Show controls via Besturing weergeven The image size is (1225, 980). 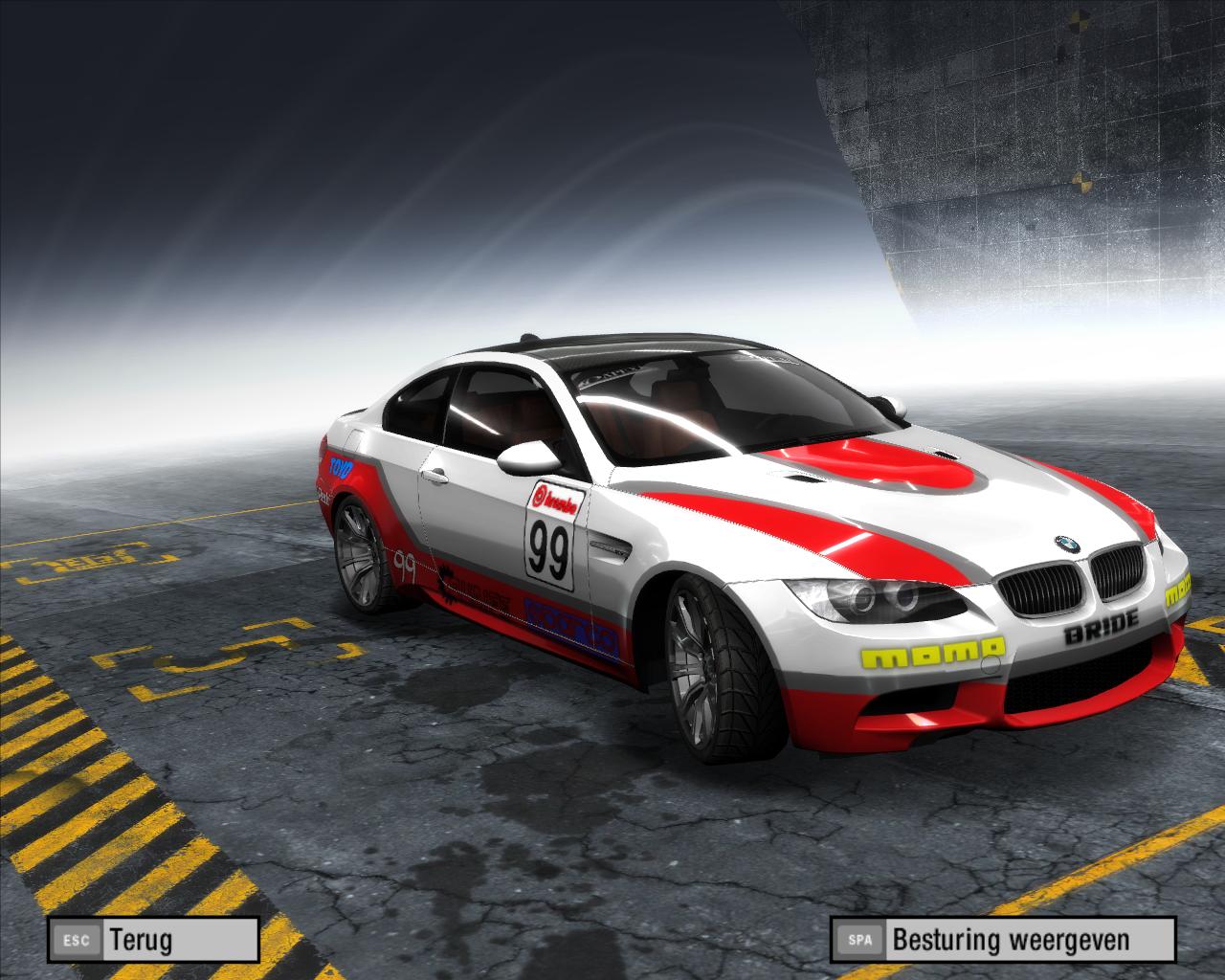1003,940
